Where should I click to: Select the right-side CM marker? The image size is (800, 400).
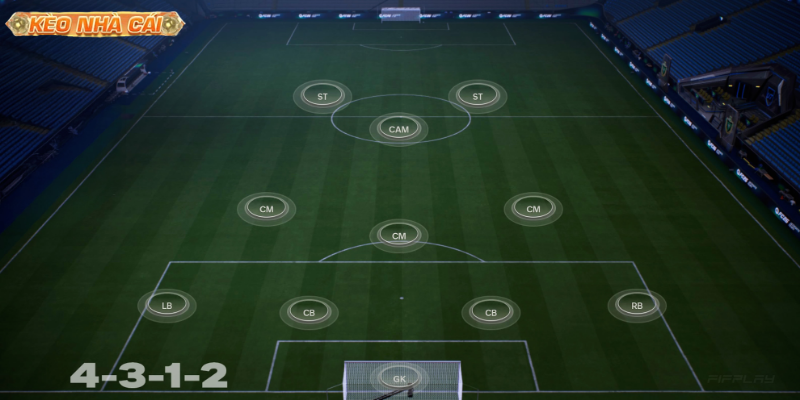pyautogui.click(x=533, y=209)
